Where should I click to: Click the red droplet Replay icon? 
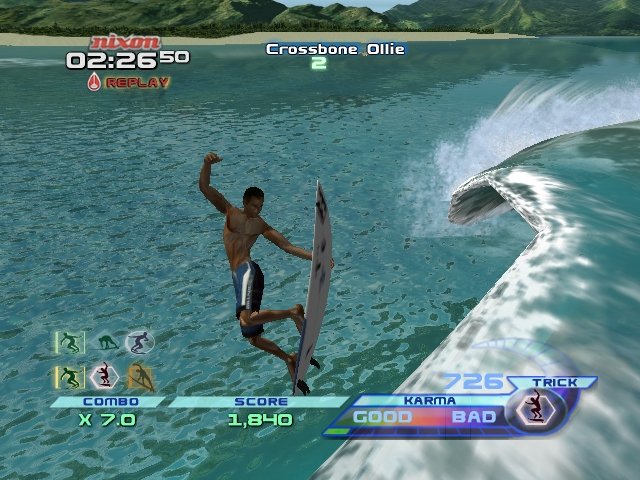pyautogui.click(x=94, y=82)
